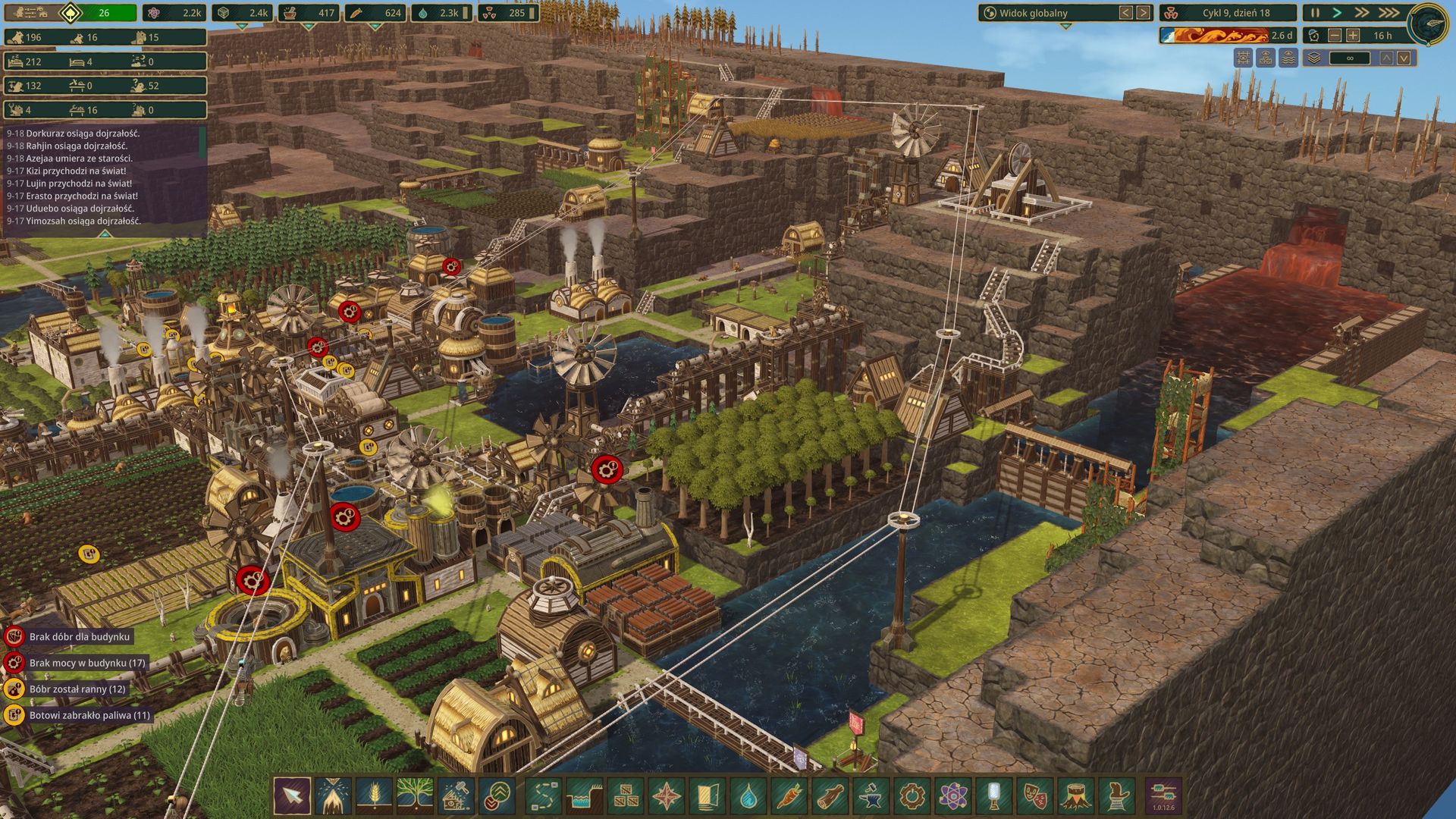1456x819 pixels.
Task: Set game speed to triple fast-forward
Action: pos(1389,13)
